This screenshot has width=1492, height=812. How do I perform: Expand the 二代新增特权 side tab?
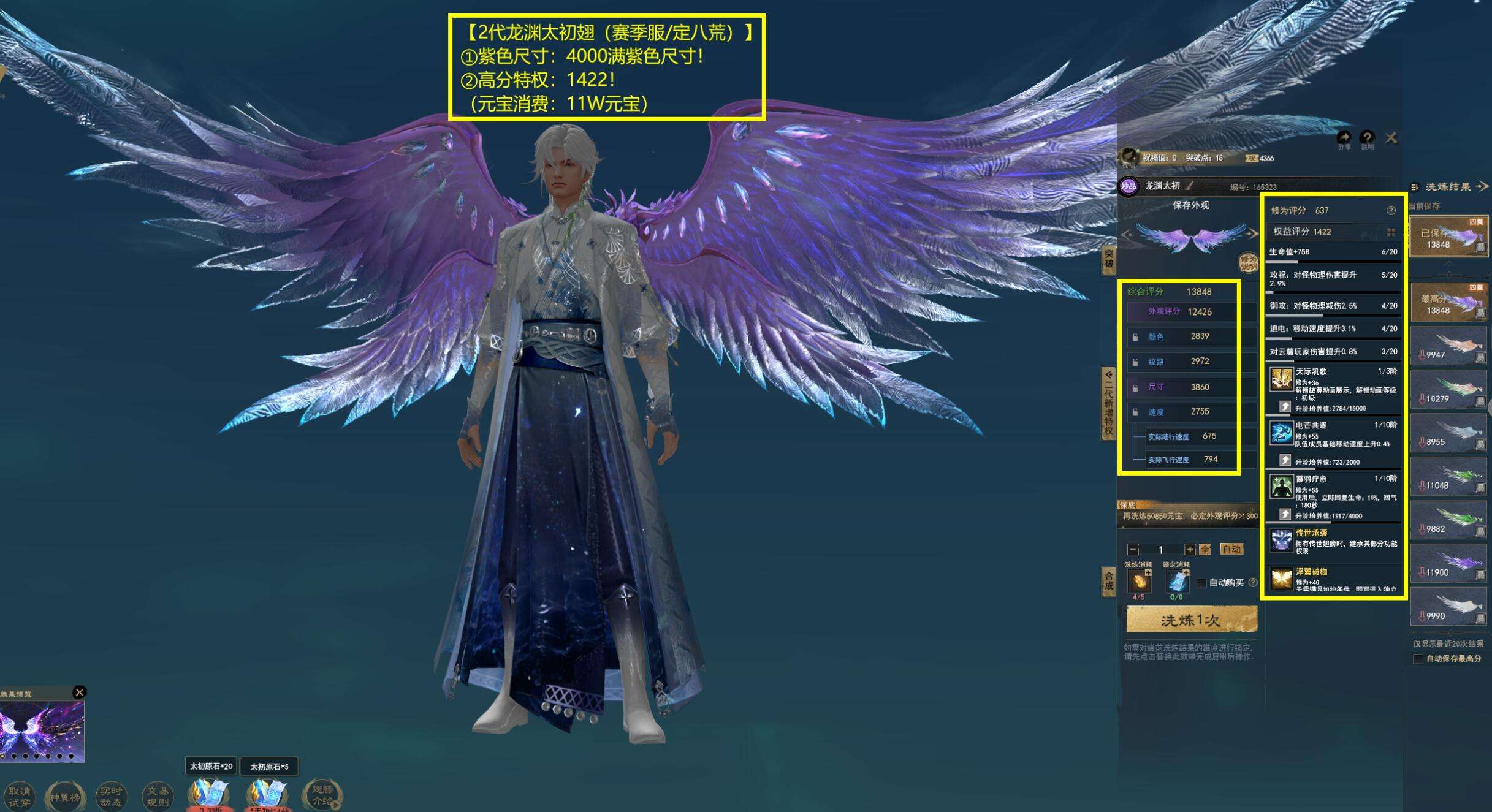pos(1108,403)
